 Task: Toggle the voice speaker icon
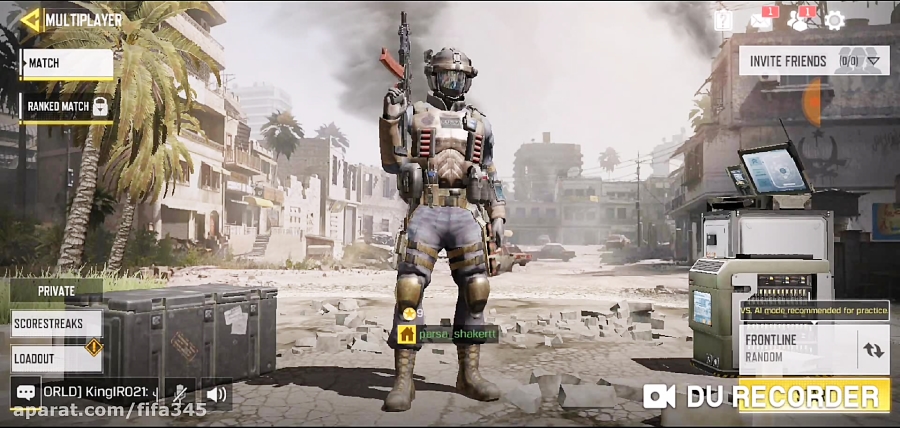click(x=216, y=394)
